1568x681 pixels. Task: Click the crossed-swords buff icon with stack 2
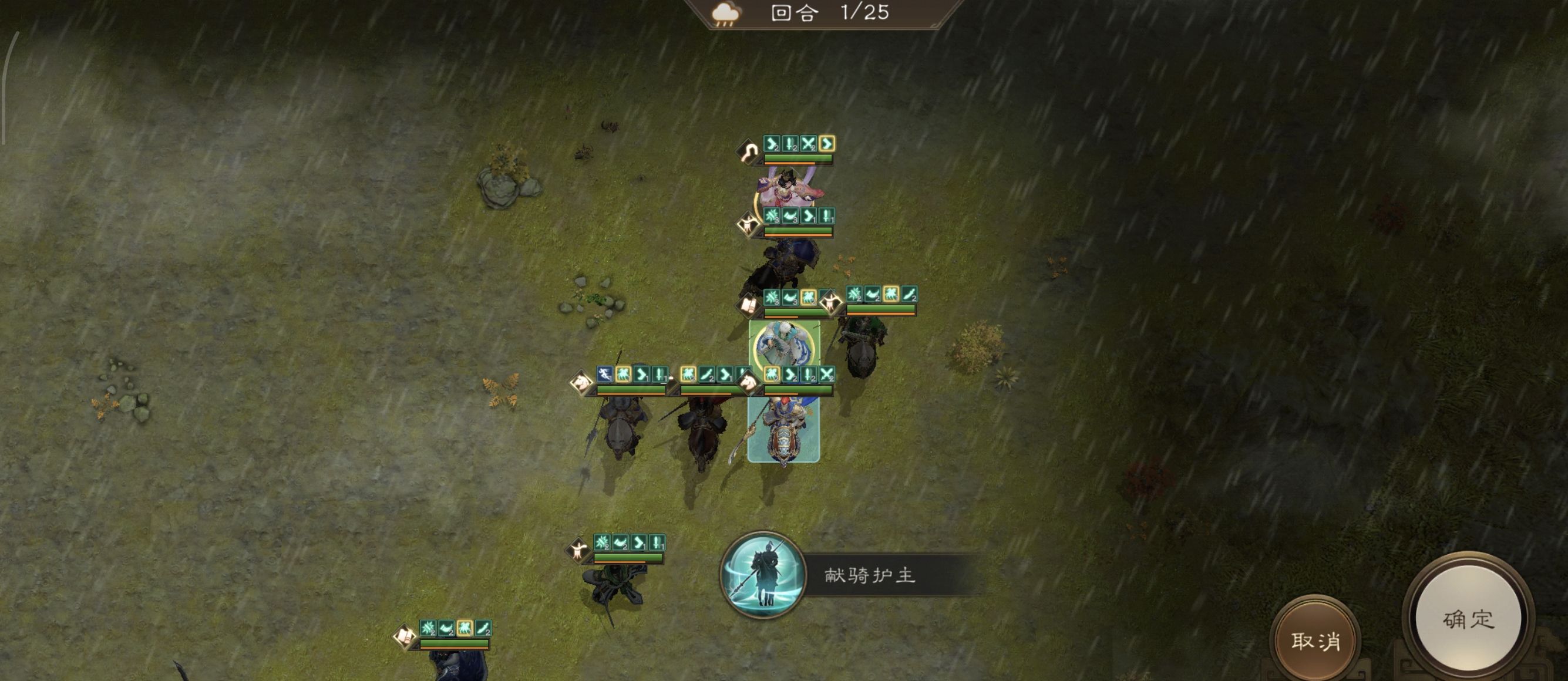[808, 144]
